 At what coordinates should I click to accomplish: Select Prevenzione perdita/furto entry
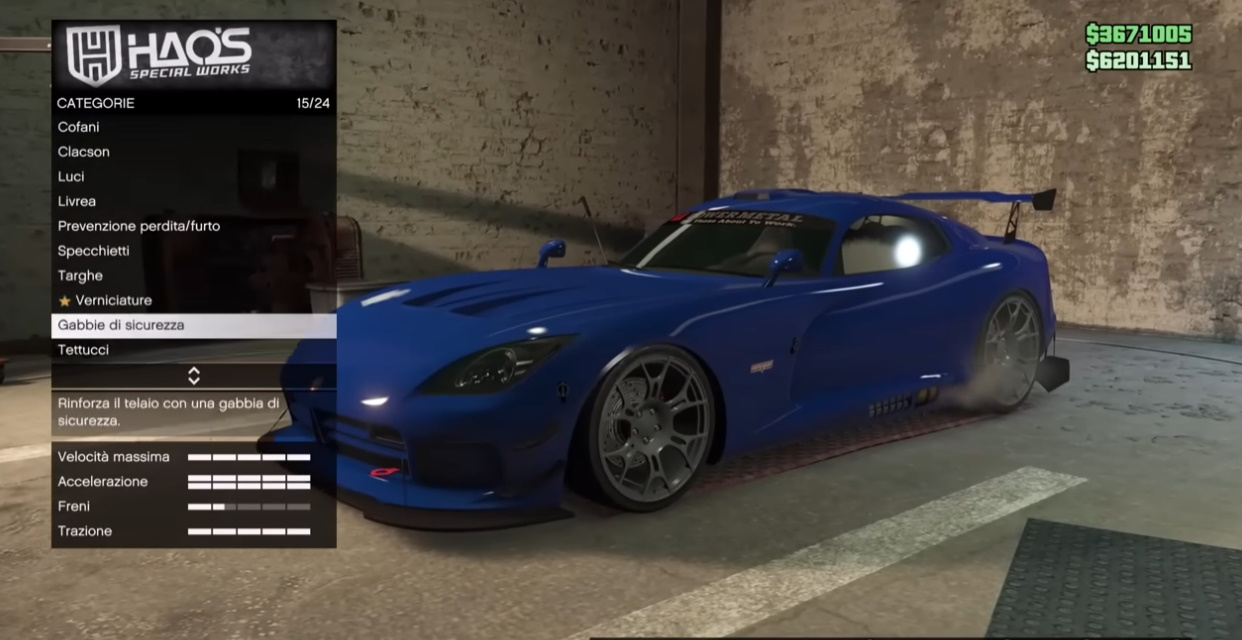coord(193,226)
